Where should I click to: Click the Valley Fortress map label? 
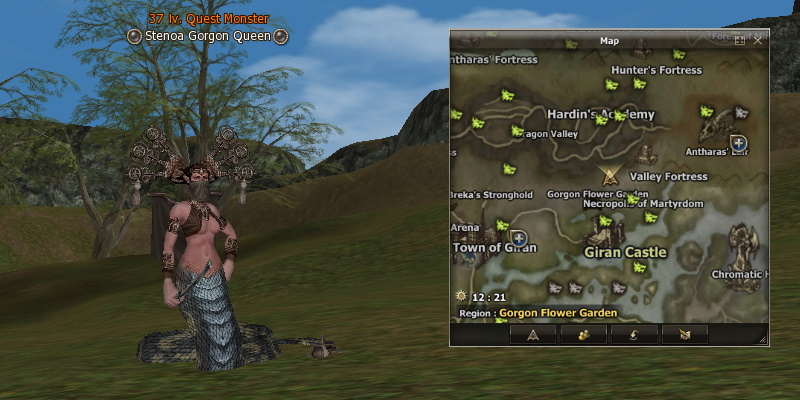pyautogui.click(x=669, y=177)
